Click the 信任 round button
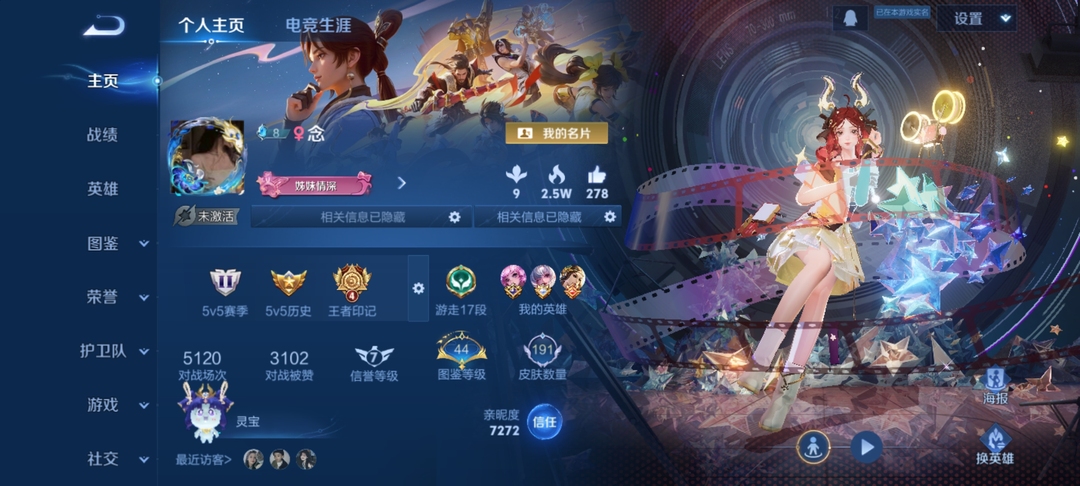Image resolution: width=1080 pixels, height=486 pixels. tap(544, 421)
